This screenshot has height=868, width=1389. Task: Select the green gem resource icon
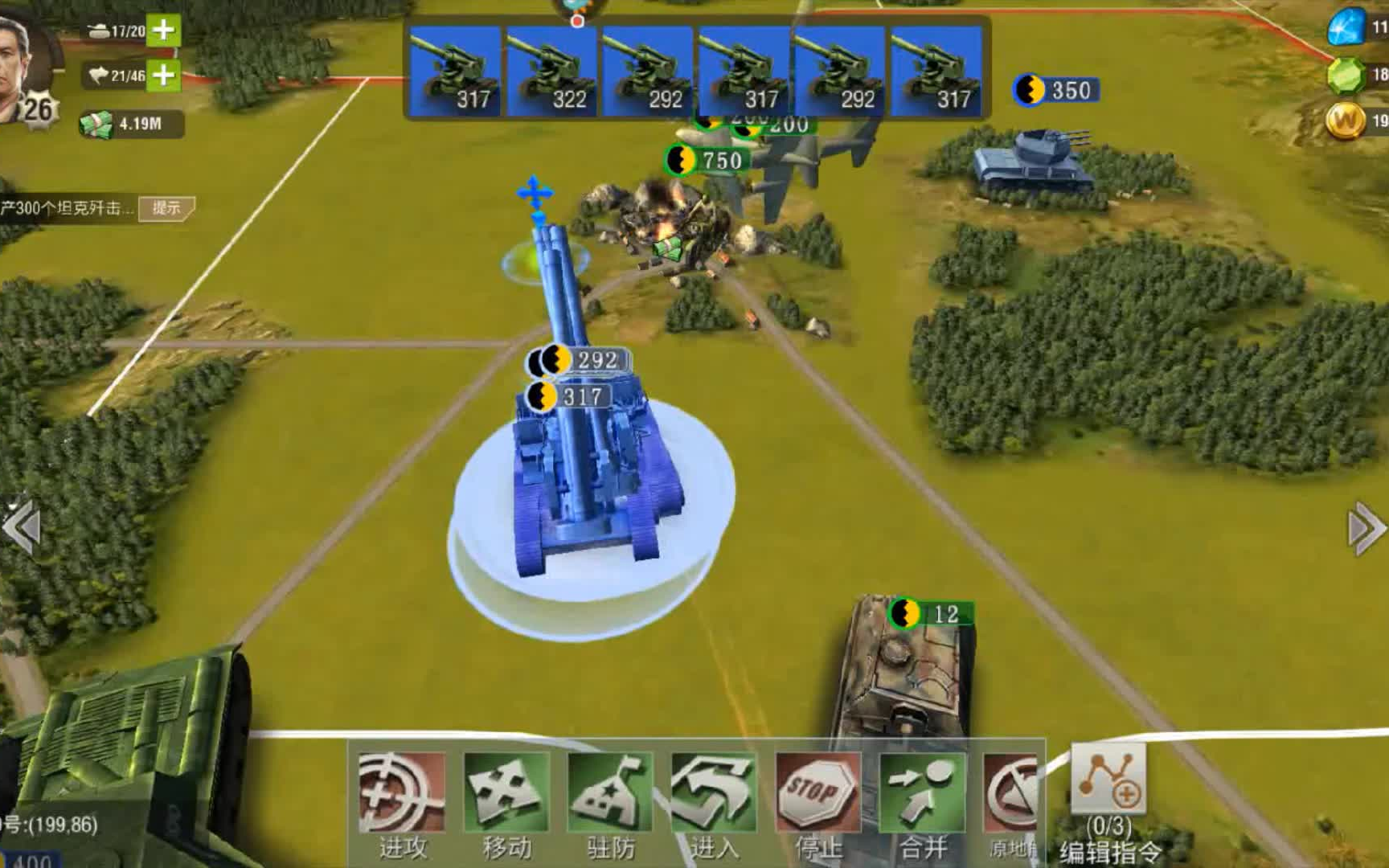pos(1346,75)
